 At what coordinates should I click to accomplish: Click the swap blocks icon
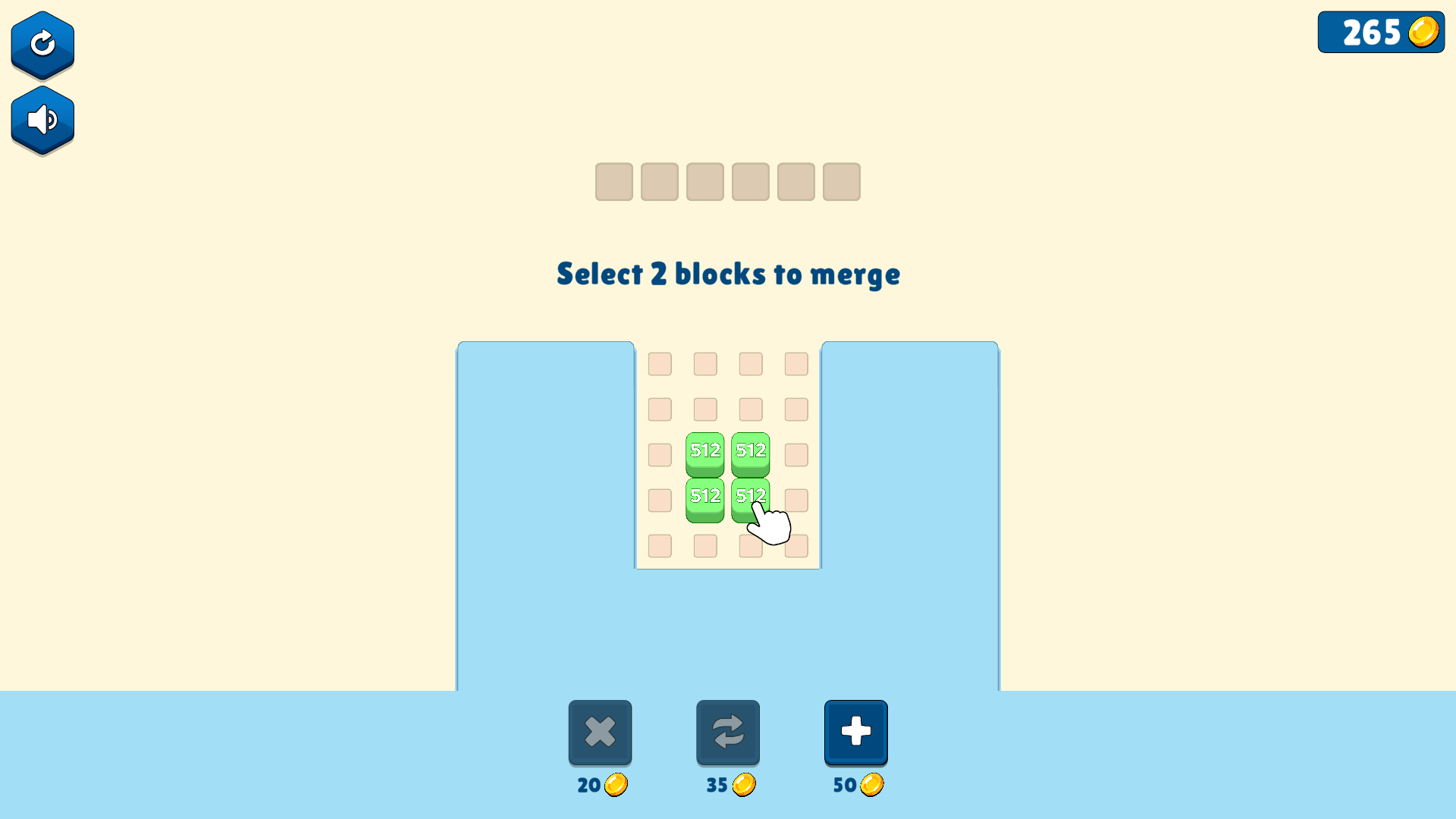click(727, 732)
